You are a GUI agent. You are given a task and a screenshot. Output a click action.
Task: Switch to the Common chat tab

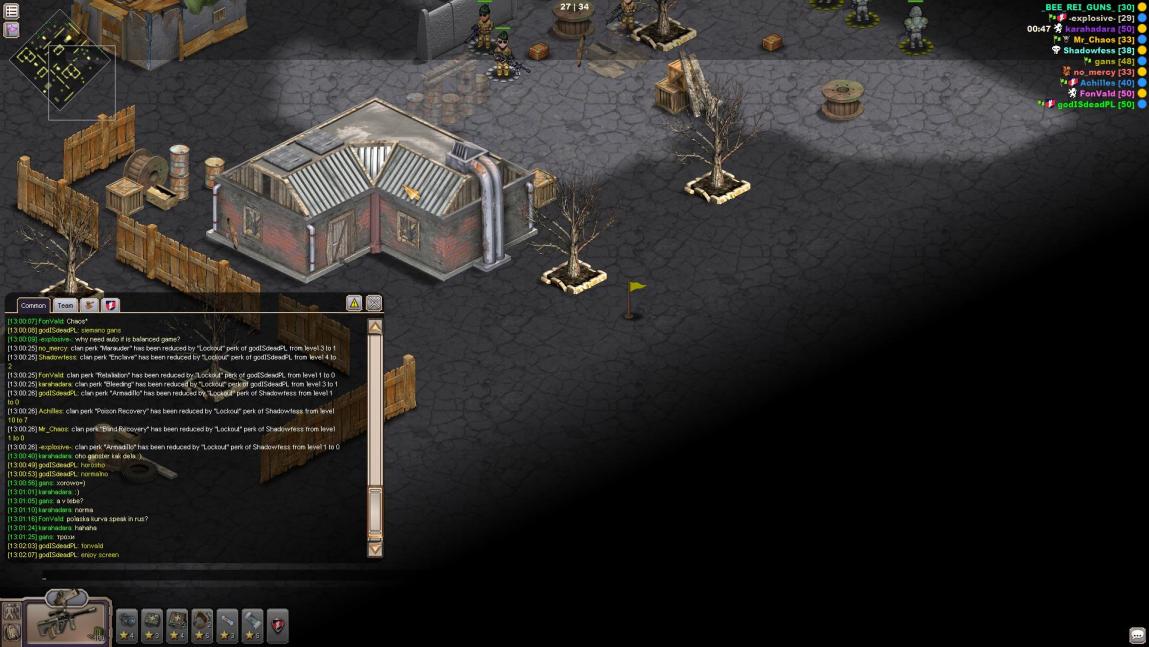(x=33, y=305)
